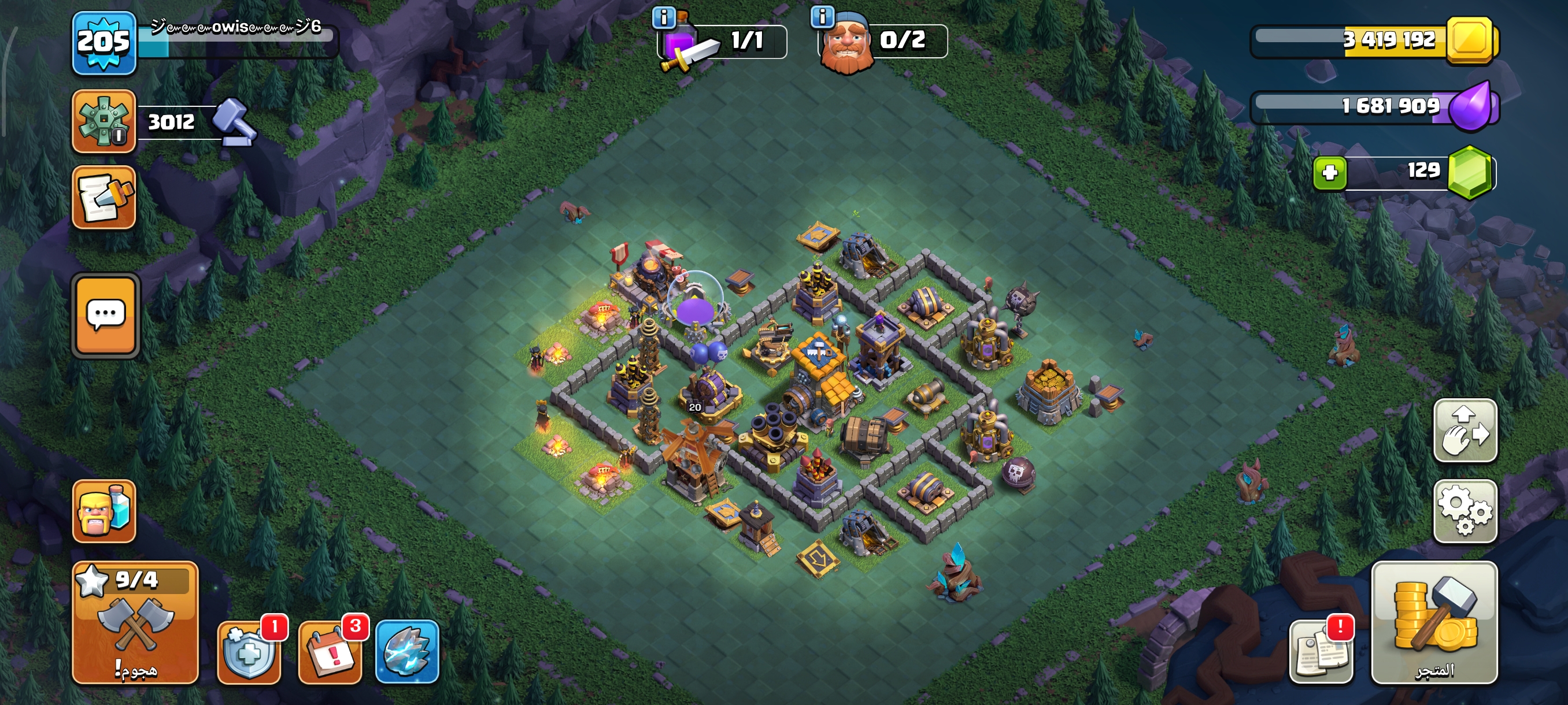Open the calendar events button
Viewport: 1568px width, 705px height.
[x=330, y=652]
